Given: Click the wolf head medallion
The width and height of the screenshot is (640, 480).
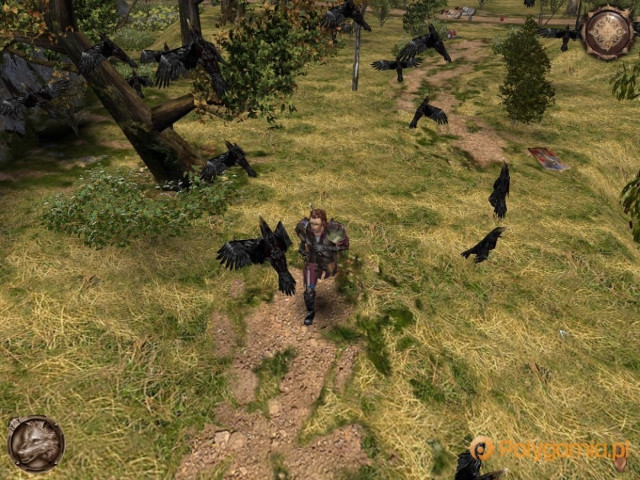Looking at the screenshot, I should (x=36, y=443).
